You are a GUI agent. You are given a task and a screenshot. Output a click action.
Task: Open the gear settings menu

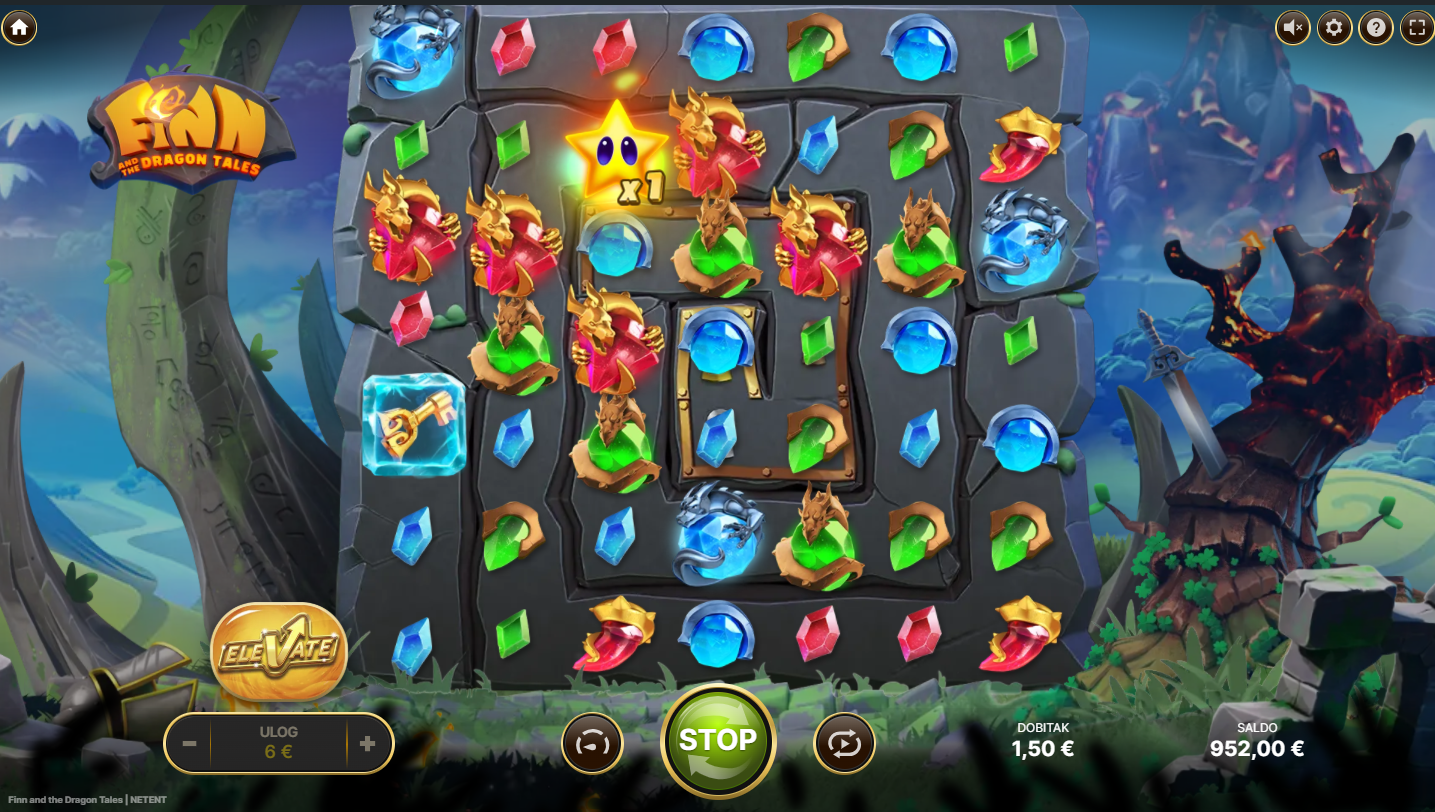1334,27
